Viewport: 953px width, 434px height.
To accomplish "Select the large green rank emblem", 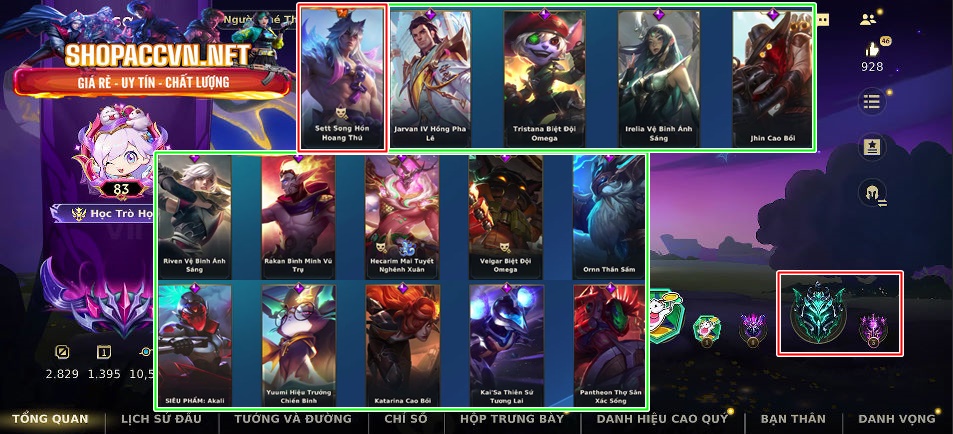I will (817, 312).
